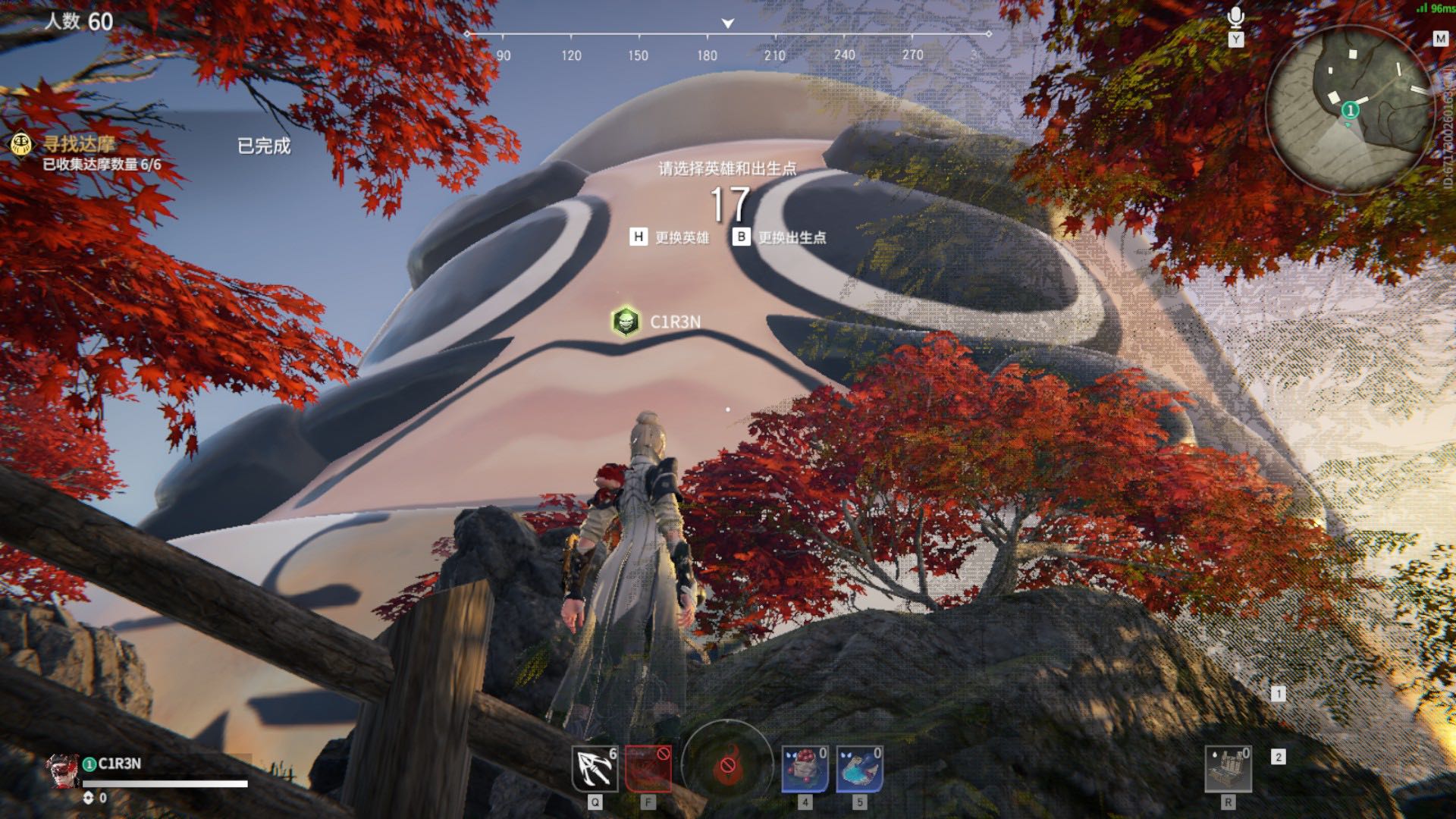Toggle the microphone voice chat icon

(x=1235, y=18)
